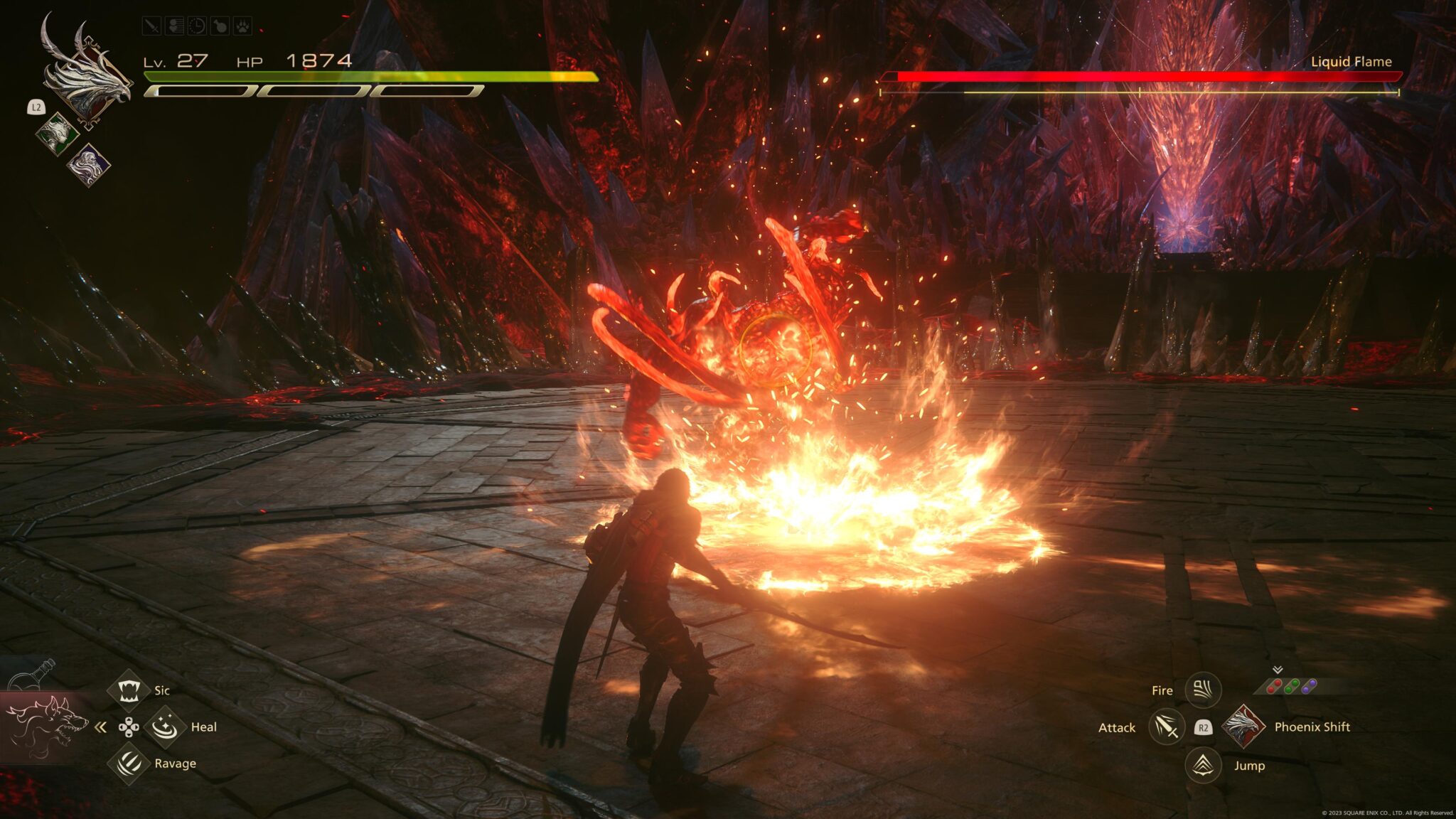Screen dimensions: 1456x819
Task: Click the Heal command icon
Action: coord(166,726)
